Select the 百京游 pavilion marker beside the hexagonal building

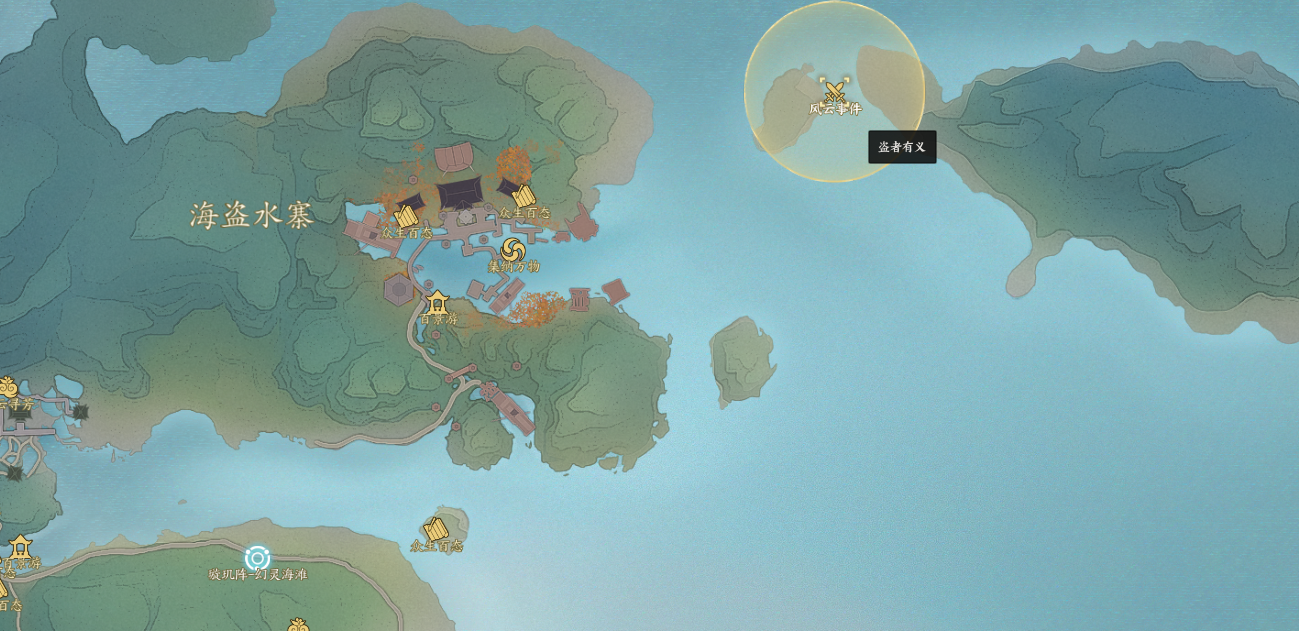437,302
